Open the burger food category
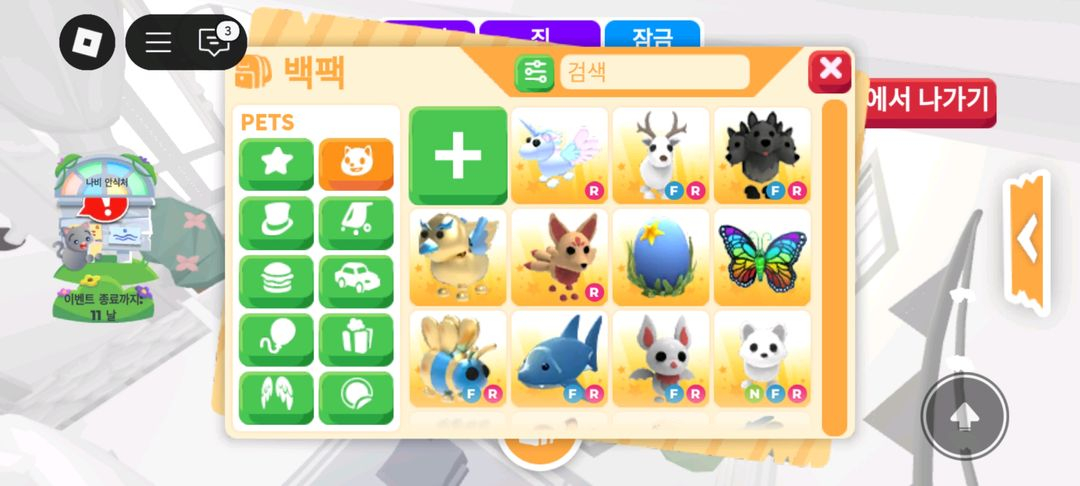 tap(276, 280)
